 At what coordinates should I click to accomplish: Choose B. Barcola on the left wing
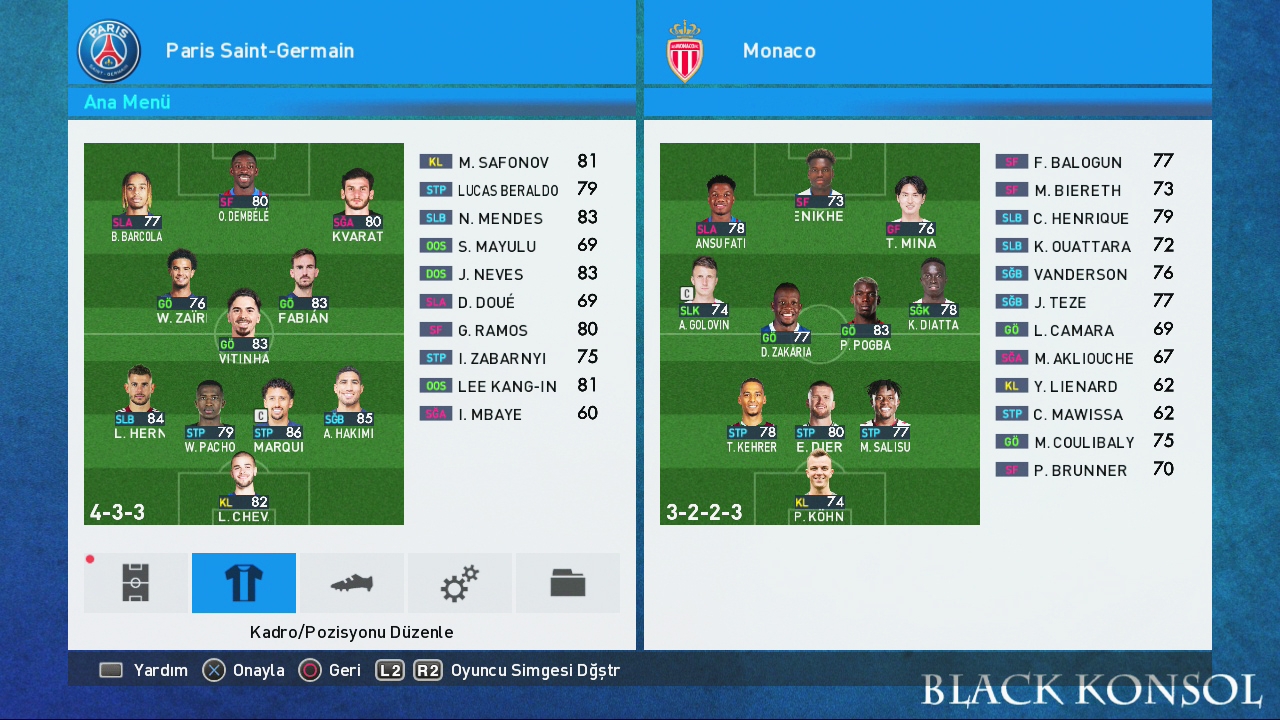(x=137, y=205)
